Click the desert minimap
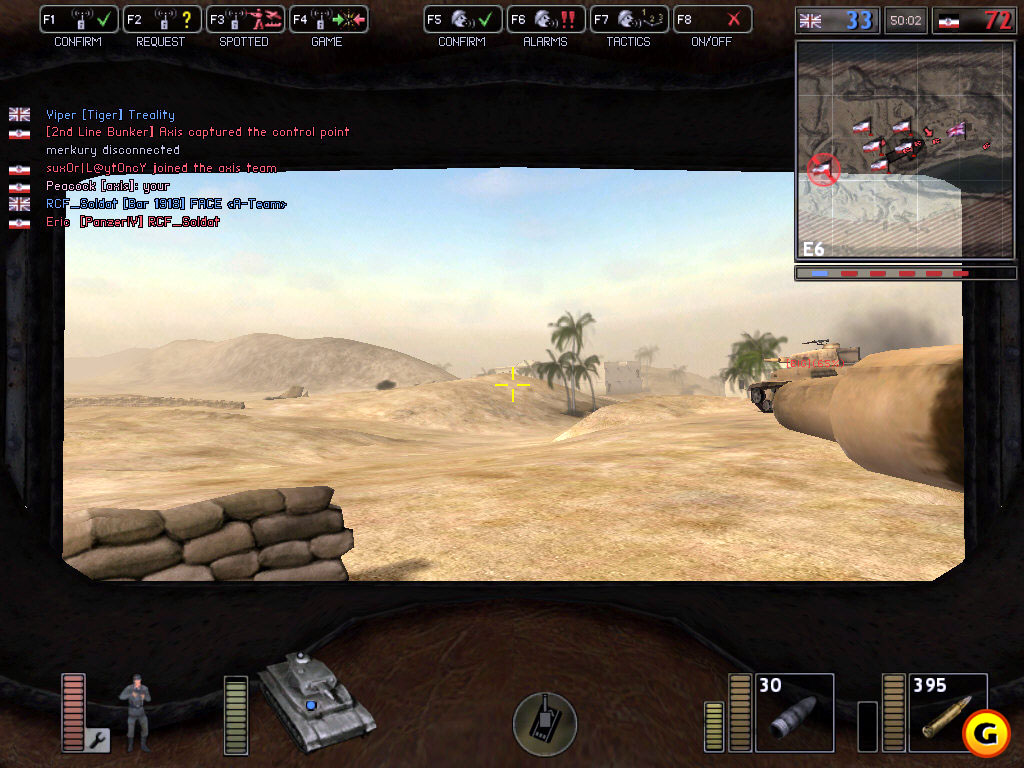The height and width of the screenshot is (768, 1024). [x=878, y=150]
